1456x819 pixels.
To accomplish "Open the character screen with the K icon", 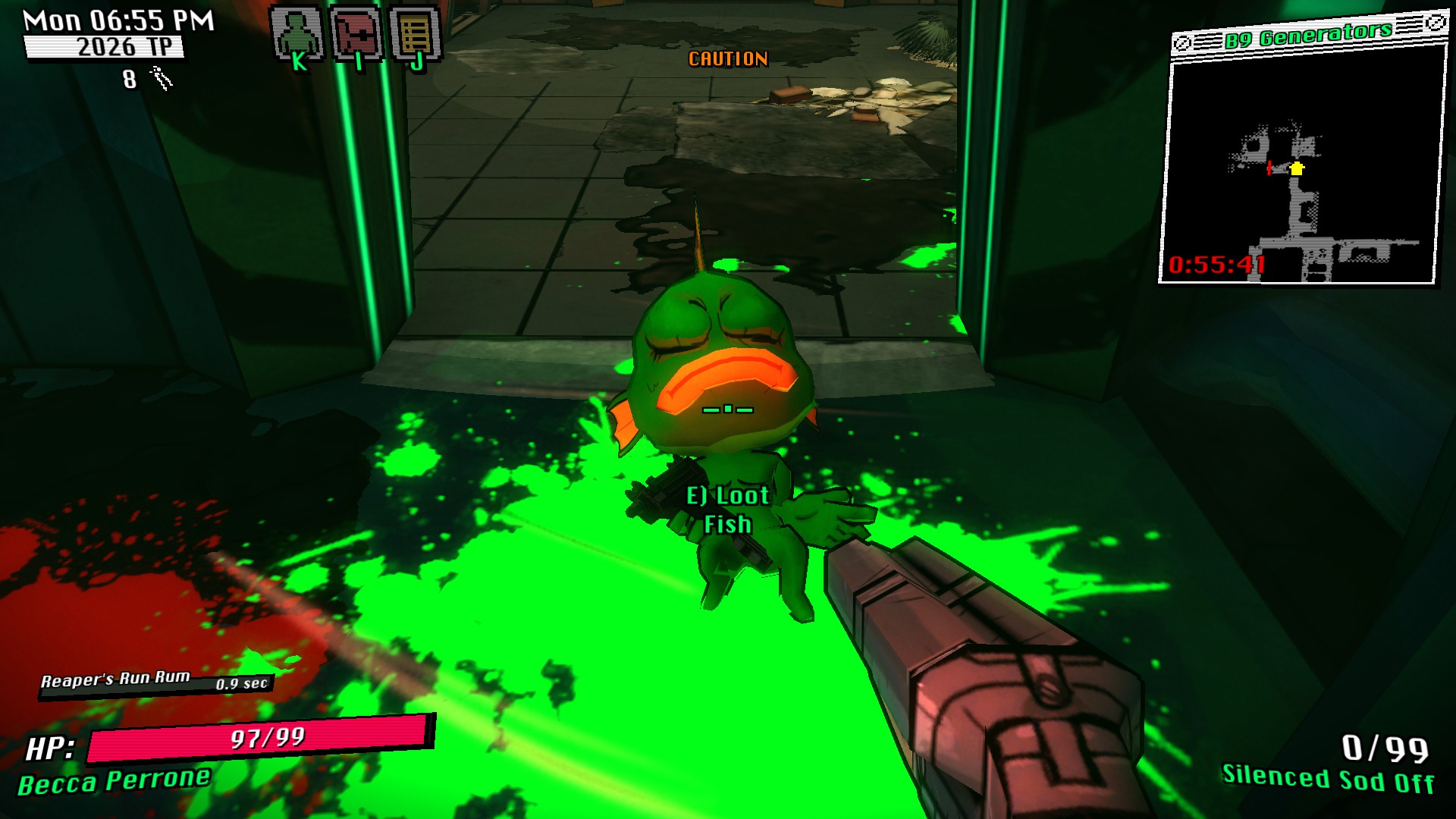I will pos(297,34).
